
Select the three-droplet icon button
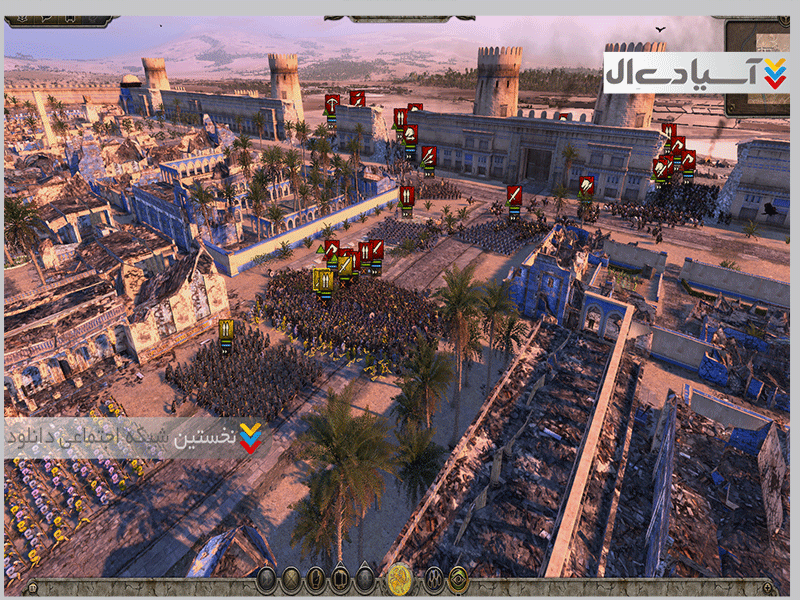click(x=434, y=578)
